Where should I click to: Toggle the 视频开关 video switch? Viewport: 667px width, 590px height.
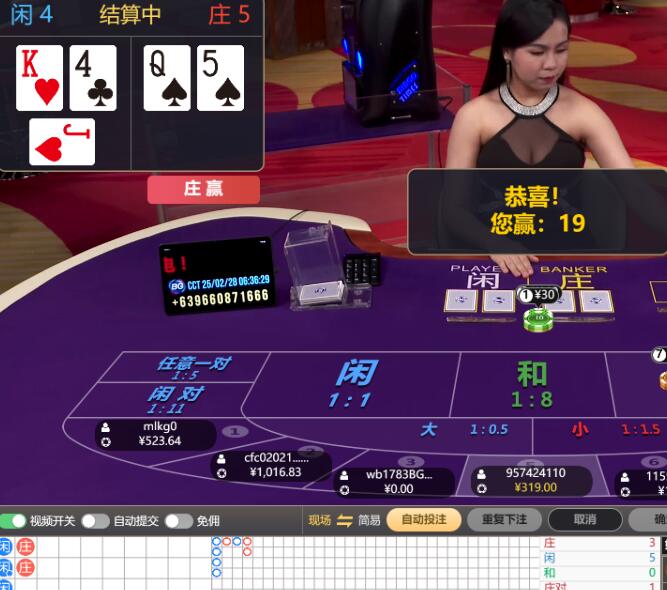coord(14,521)
